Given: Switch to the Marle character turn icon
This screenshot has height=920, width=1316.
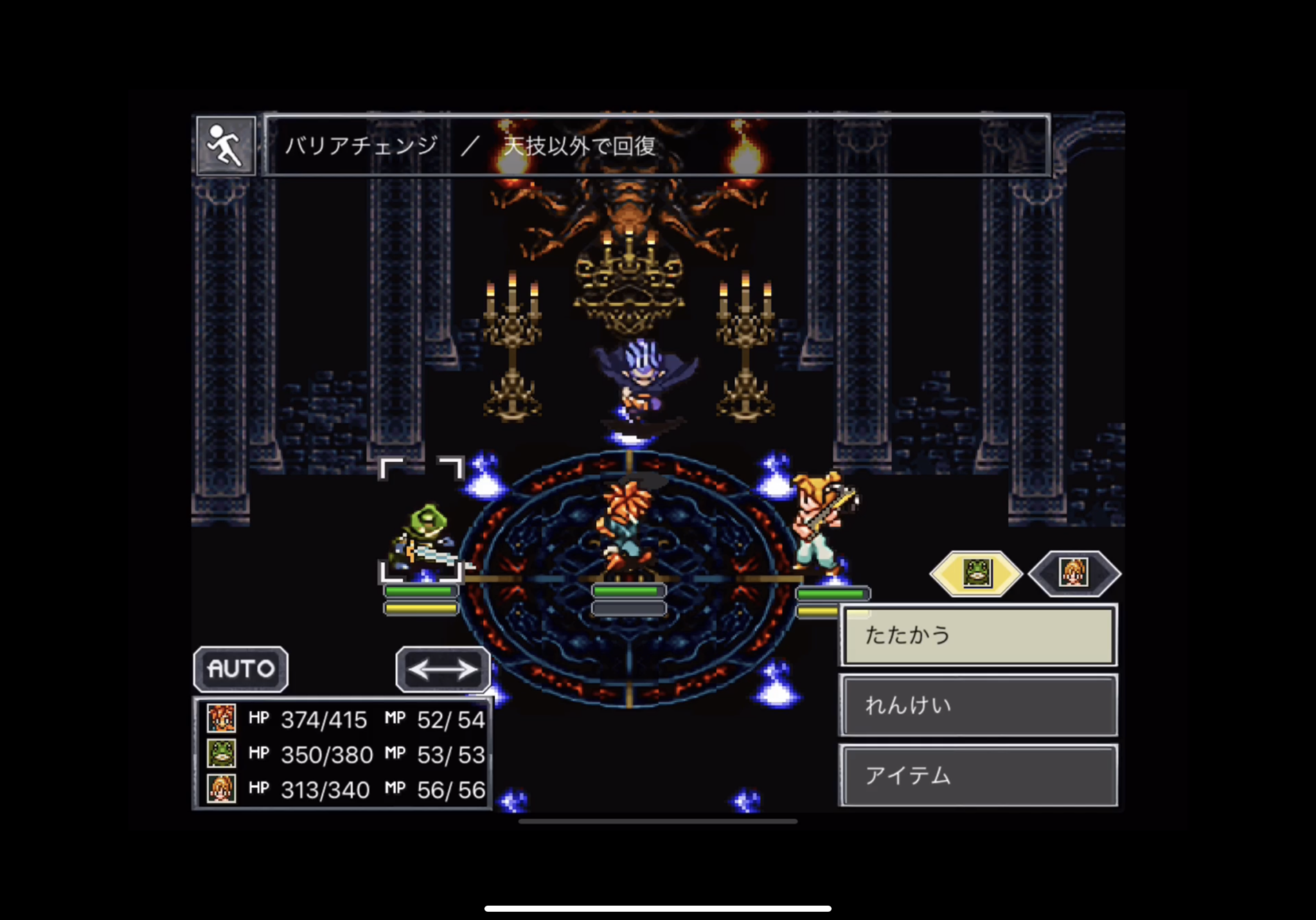Looking at the screenshot, I should tap(1074, 573).
